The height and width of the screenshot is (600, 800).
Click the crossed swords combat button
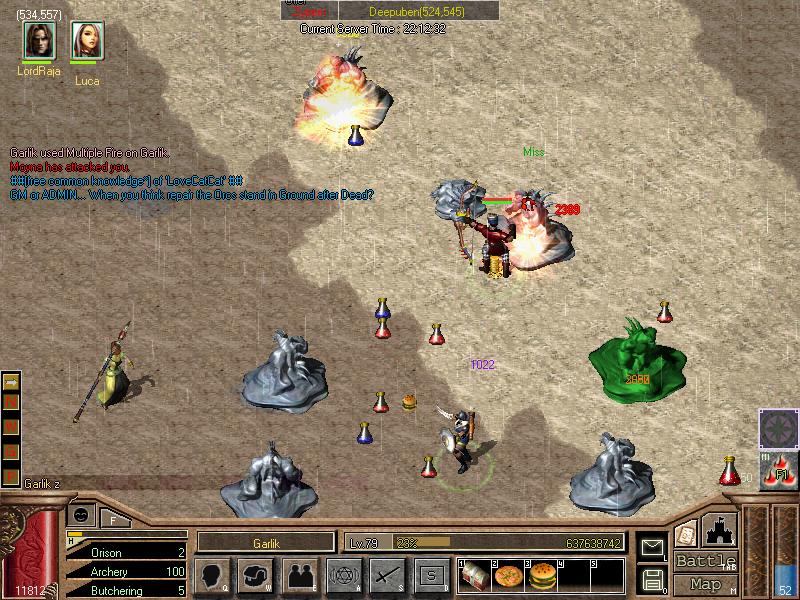coord(387,576)
